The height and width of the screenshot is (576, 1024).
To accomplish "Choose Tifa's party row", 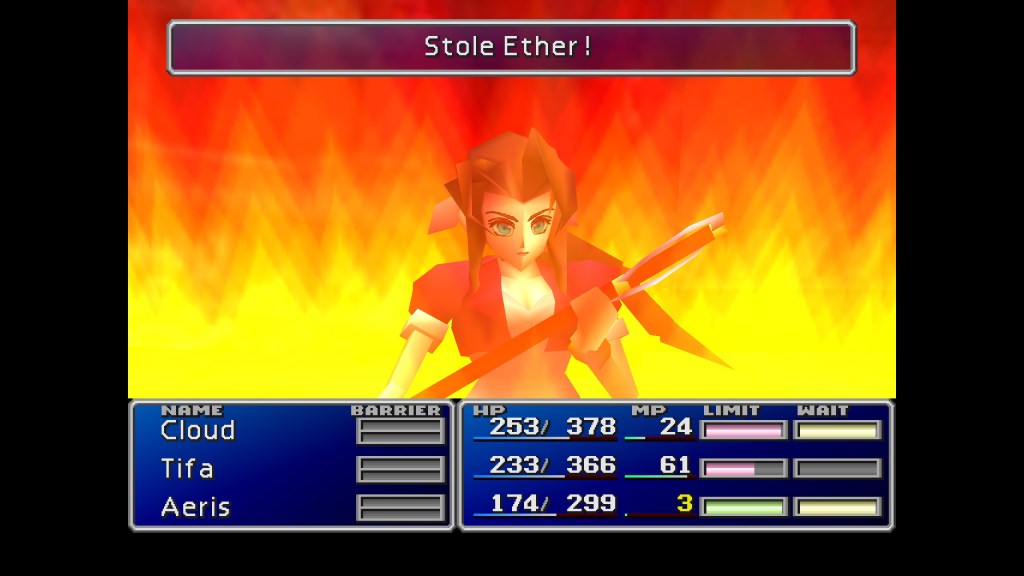I will tap(187, 469).
